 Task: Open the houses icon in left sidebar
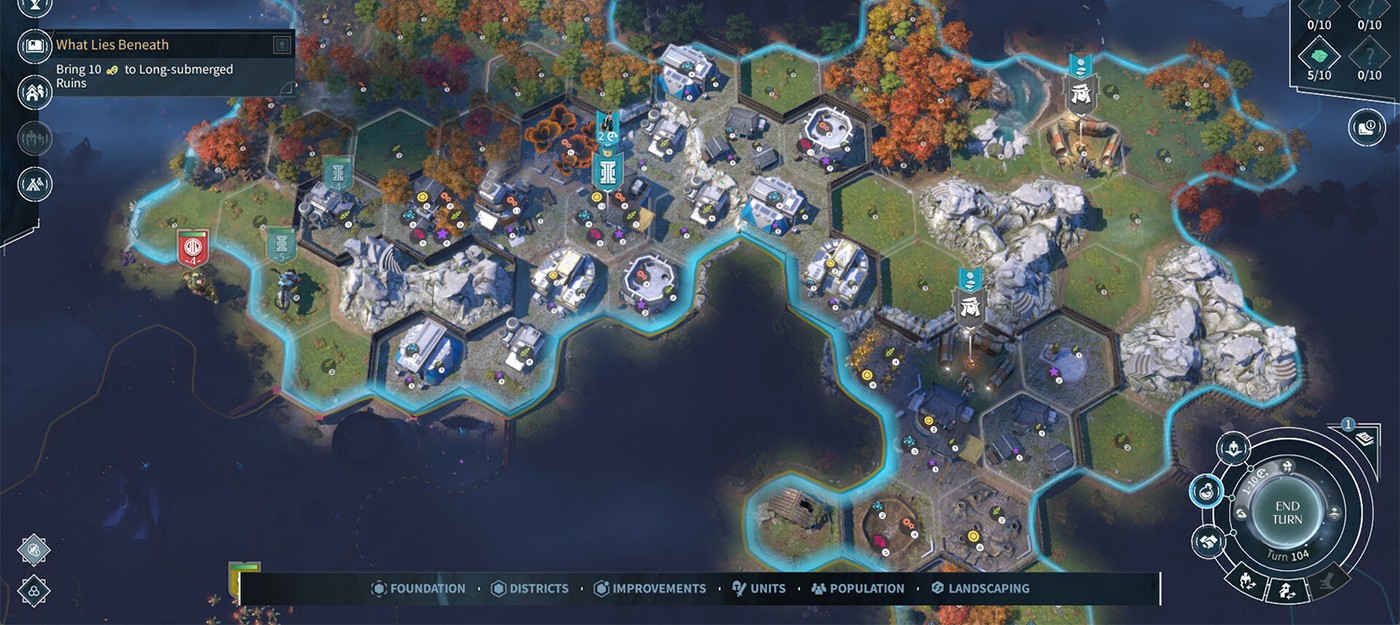point(35,92)
